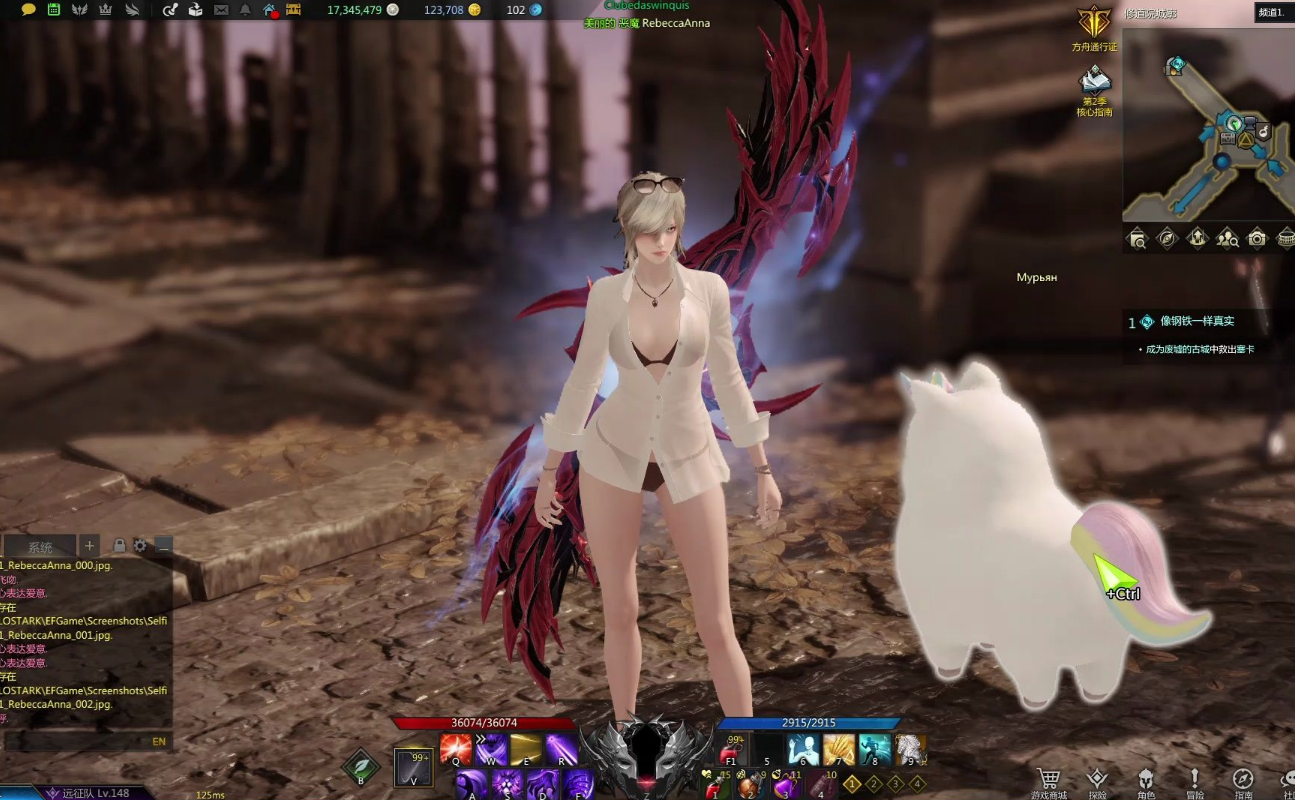Summon the white horse mount in slot 9
This screenshot has height=800, width=1295.
[909, 749]
